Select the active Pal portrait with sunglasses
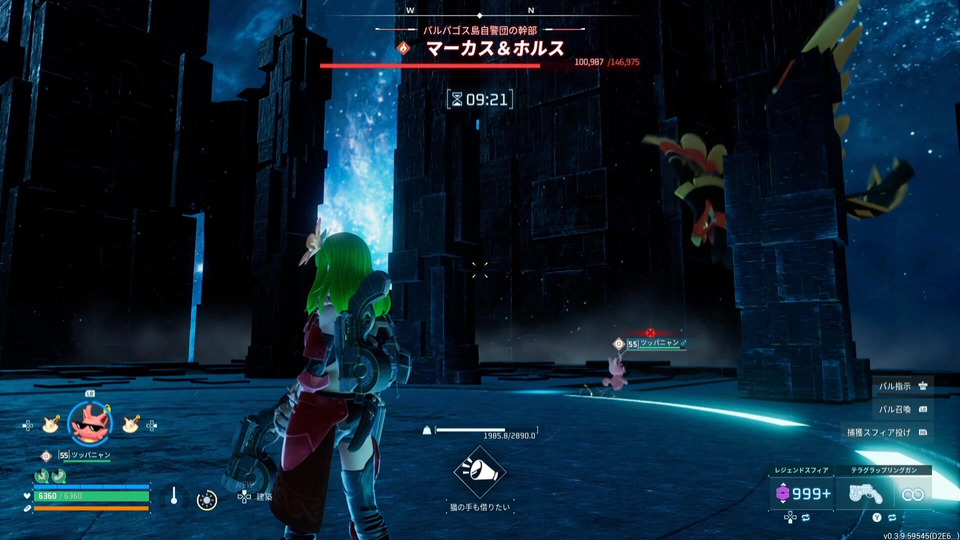Image resolution: width=960 pixels, height=540 pixels. point(90,423)
